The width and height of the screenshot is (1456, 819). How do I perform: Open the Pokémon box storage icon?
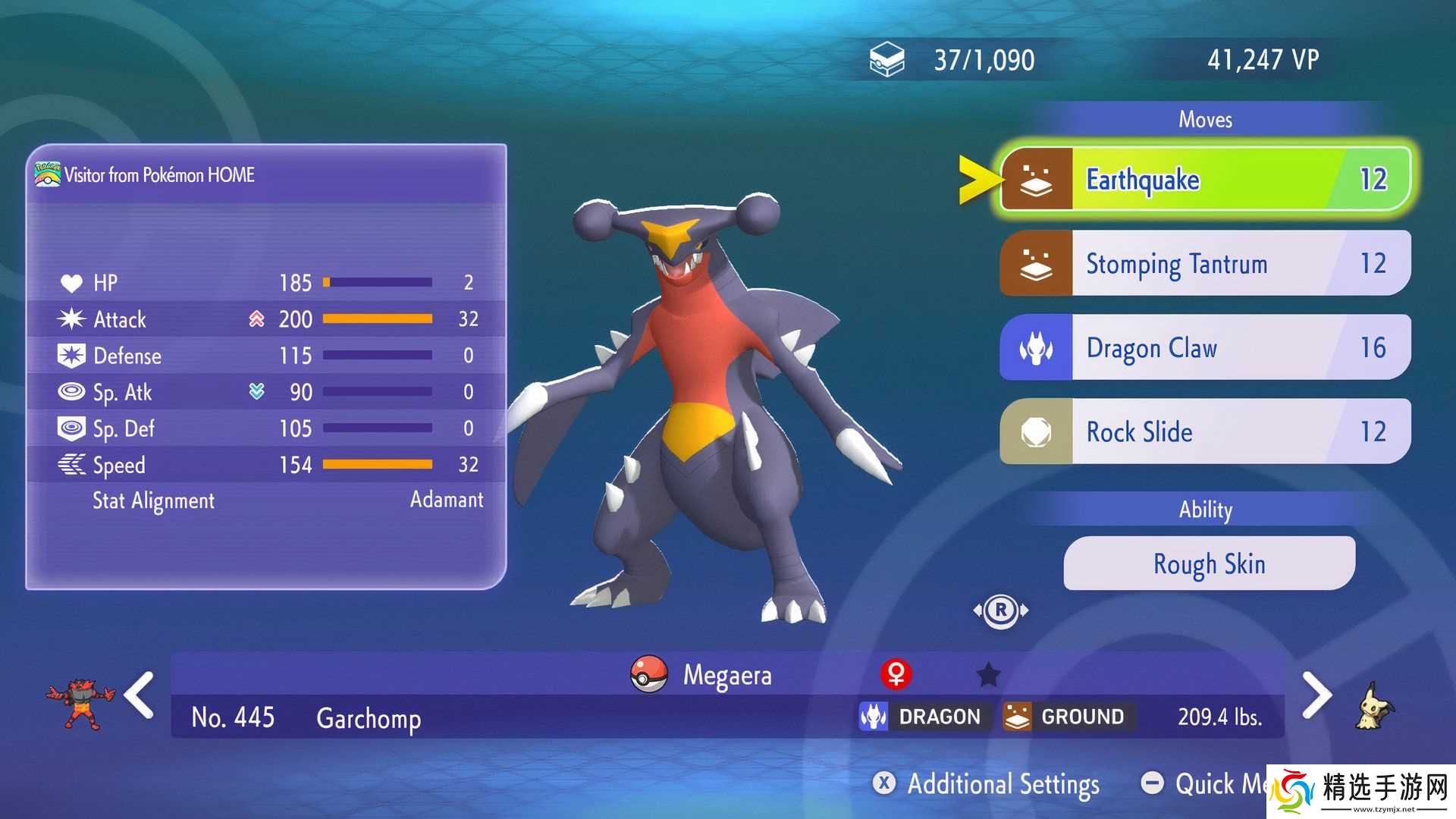click(886, 59)
